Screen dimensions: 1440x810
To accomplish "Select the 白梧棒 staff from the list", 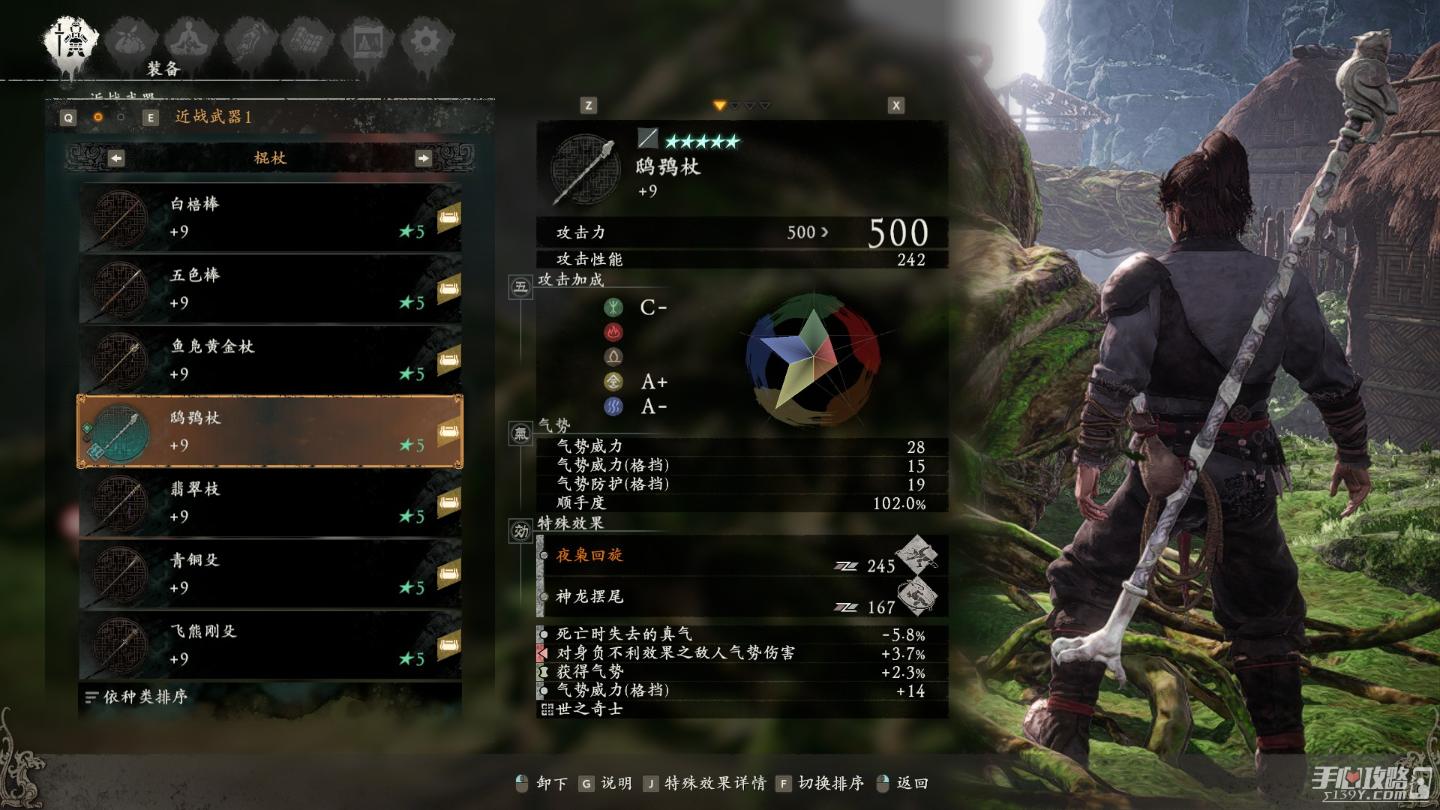I will click(x=270, y=218).
